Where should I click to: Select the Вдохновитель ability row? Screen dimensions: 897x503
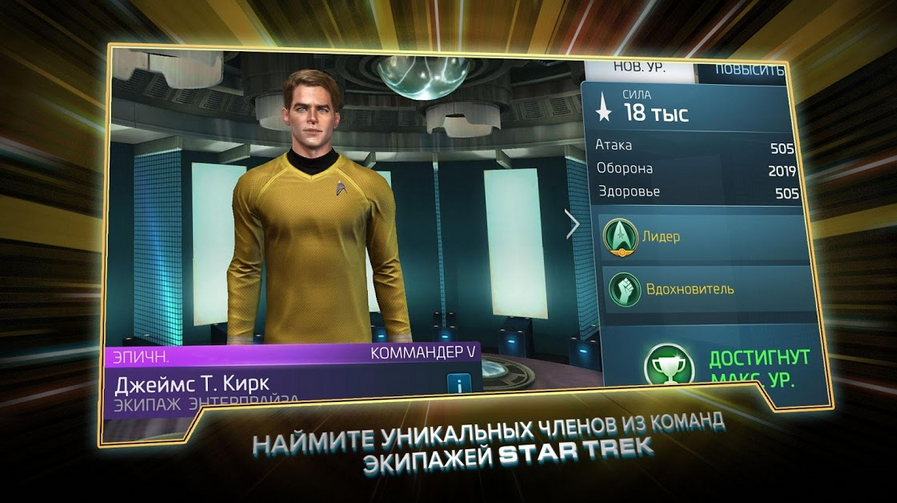tap(705, 289)
